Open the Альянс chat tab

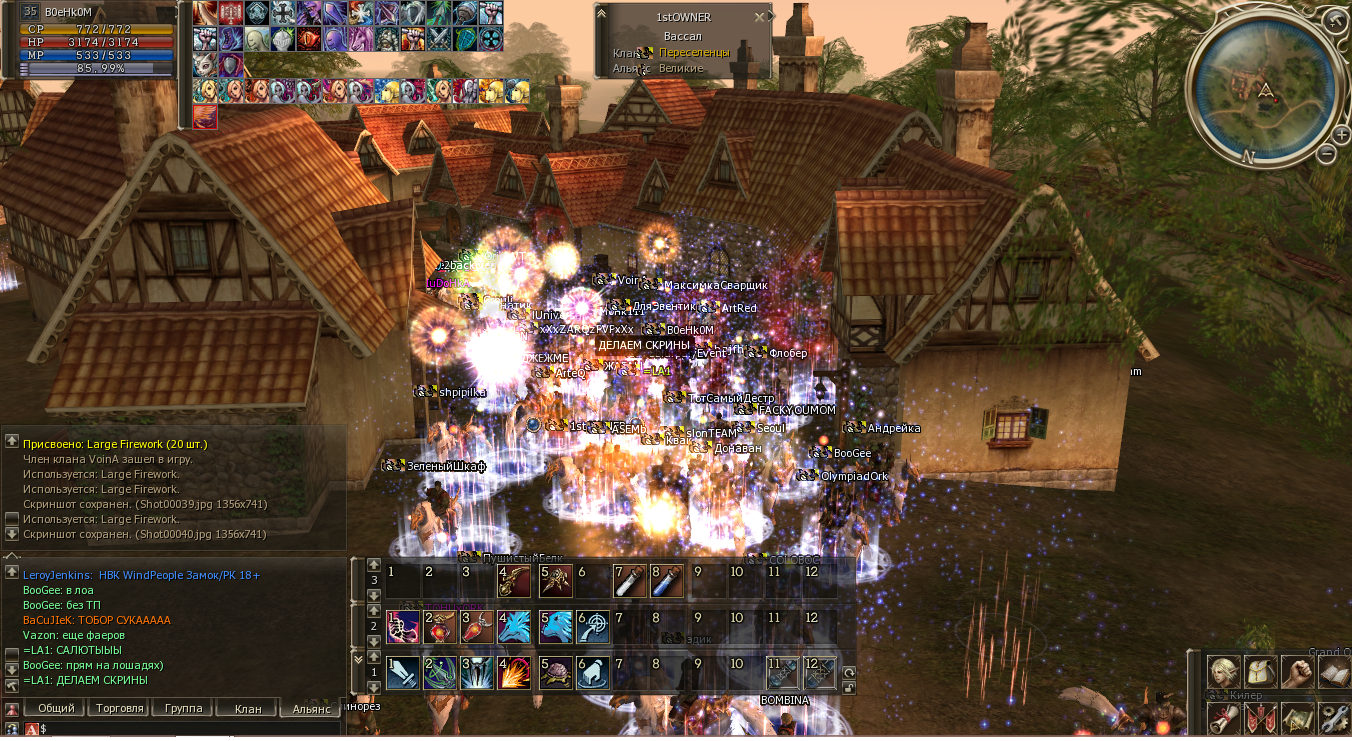pyautogui.click(x=310, y=708)
